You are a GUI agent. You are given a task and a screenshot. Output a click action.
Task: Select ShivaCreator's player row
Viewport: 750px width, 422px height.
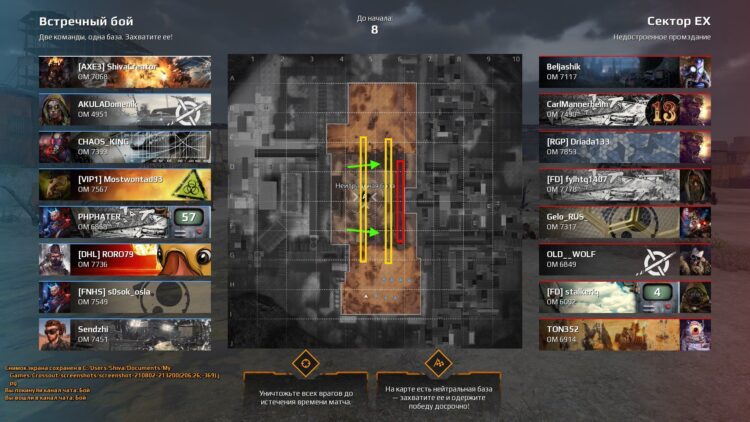125,71
